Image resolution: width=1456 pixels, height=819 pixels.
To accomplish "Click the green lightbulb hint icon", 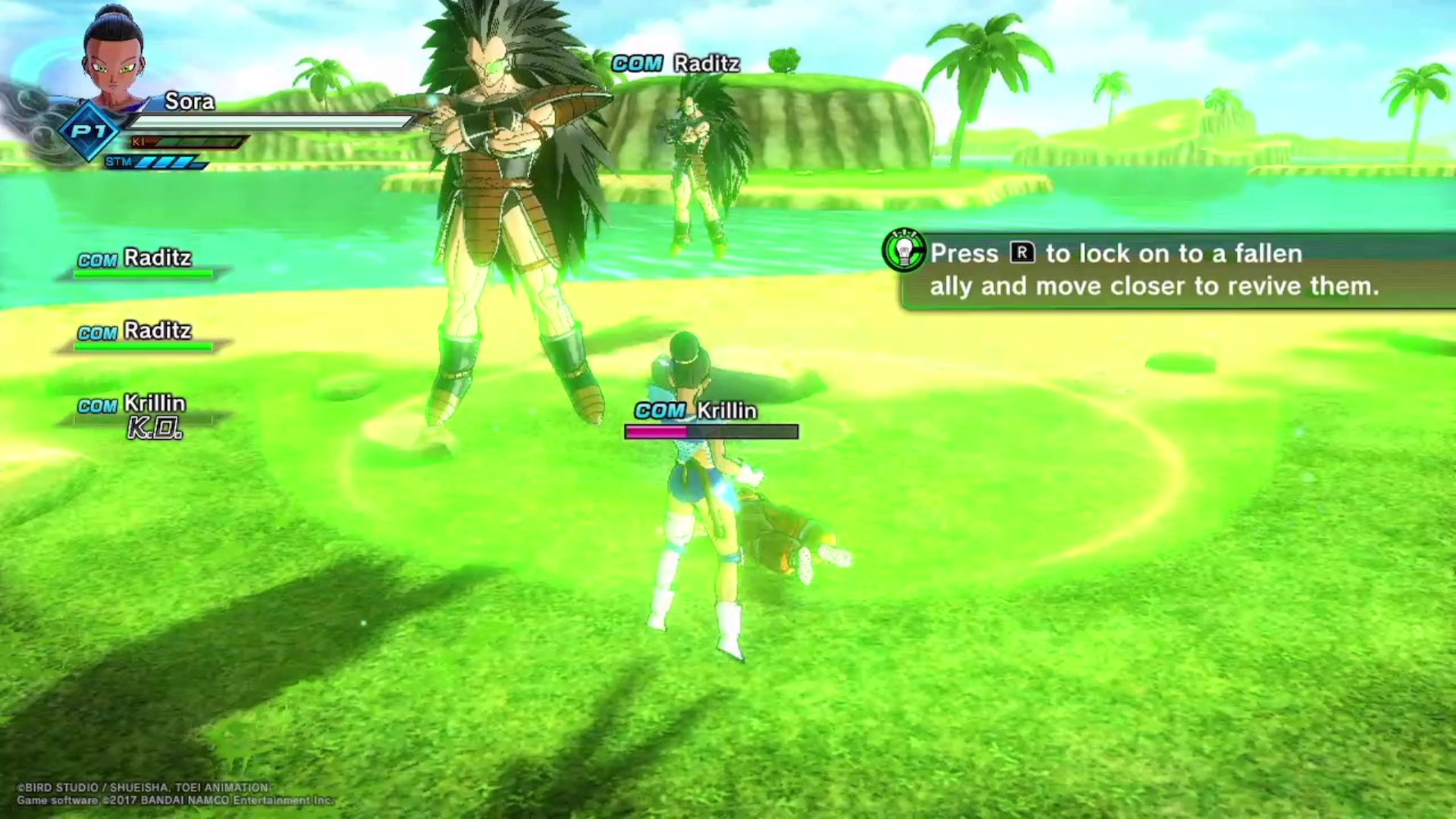I will (x=903, y=251).
